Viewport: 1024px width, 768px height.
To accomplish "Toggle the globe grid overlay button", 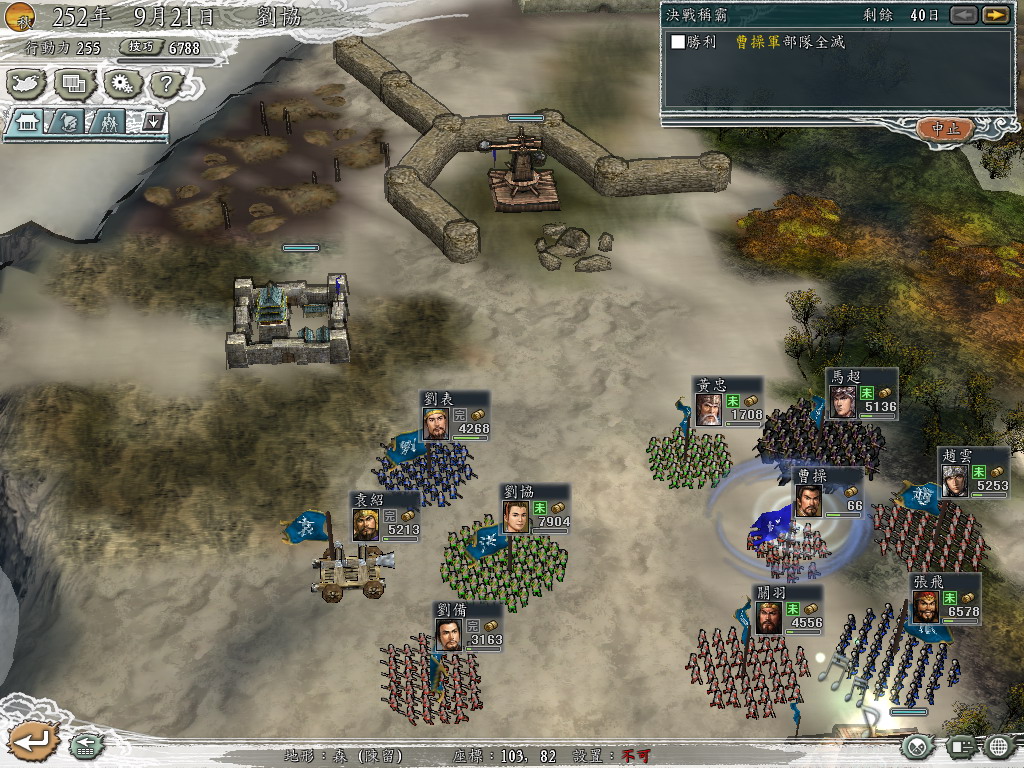I will pyautogui.click(x=999, y=745).
